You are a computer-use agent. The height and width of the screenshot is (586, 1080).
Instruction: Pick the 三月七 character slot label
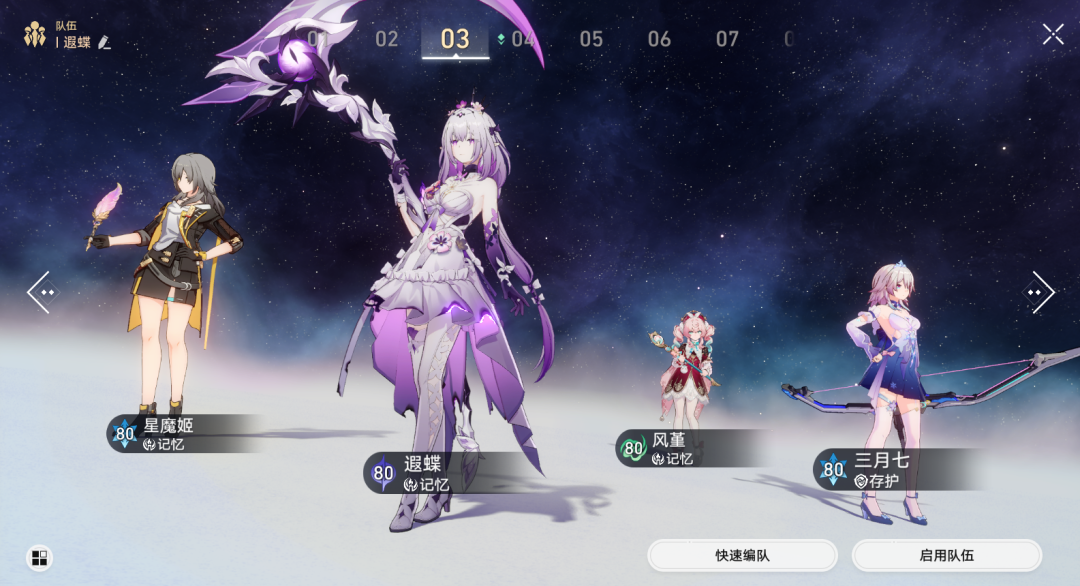(881, 469)
